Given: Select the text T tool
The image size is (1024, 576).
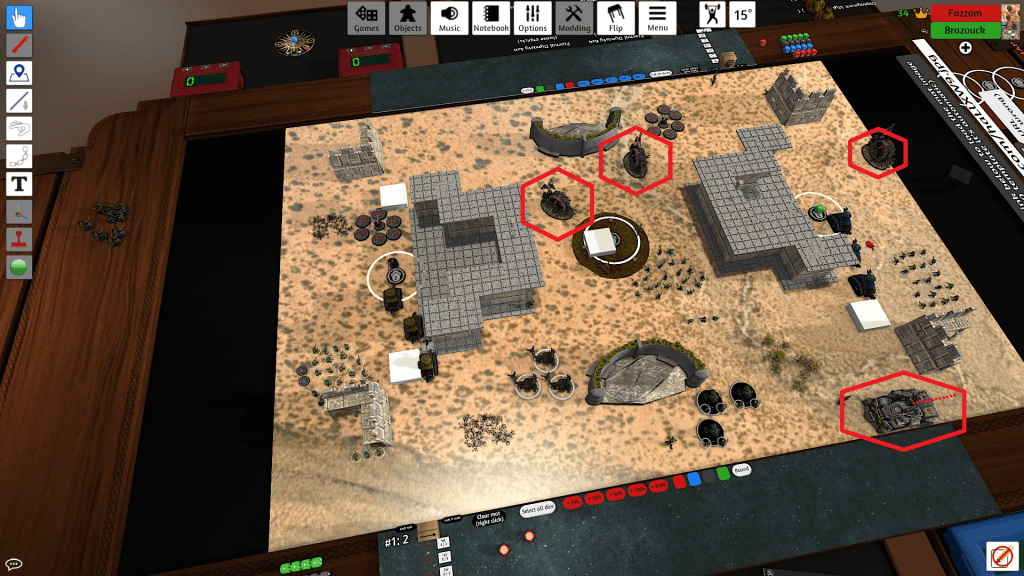Looking at the screenshot, I should [19, 184].
